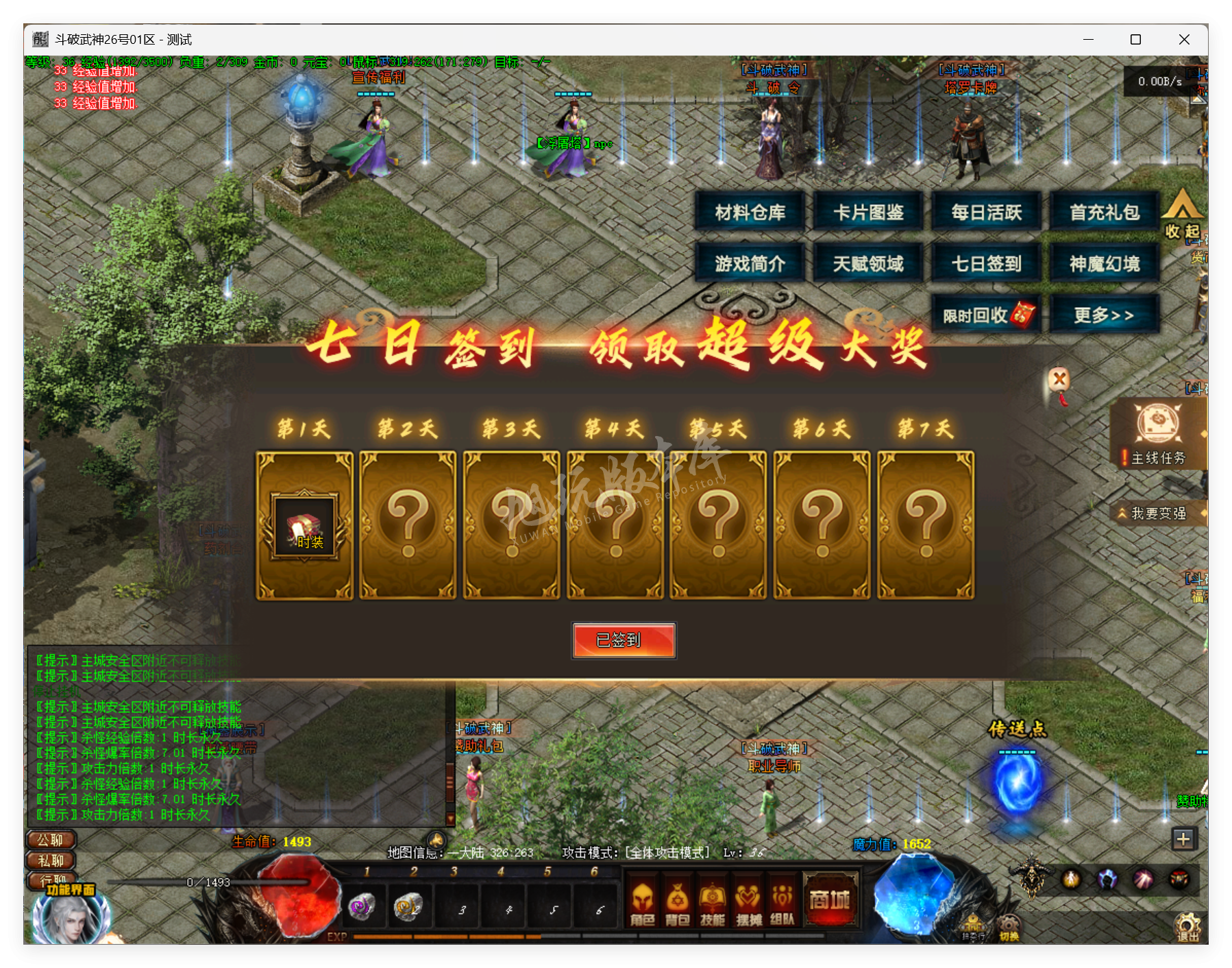Image resolution: width=1232 pixels, height=968 pixels.
Task: Open the 组队 team icon
Action: click(x=782, y=902)
